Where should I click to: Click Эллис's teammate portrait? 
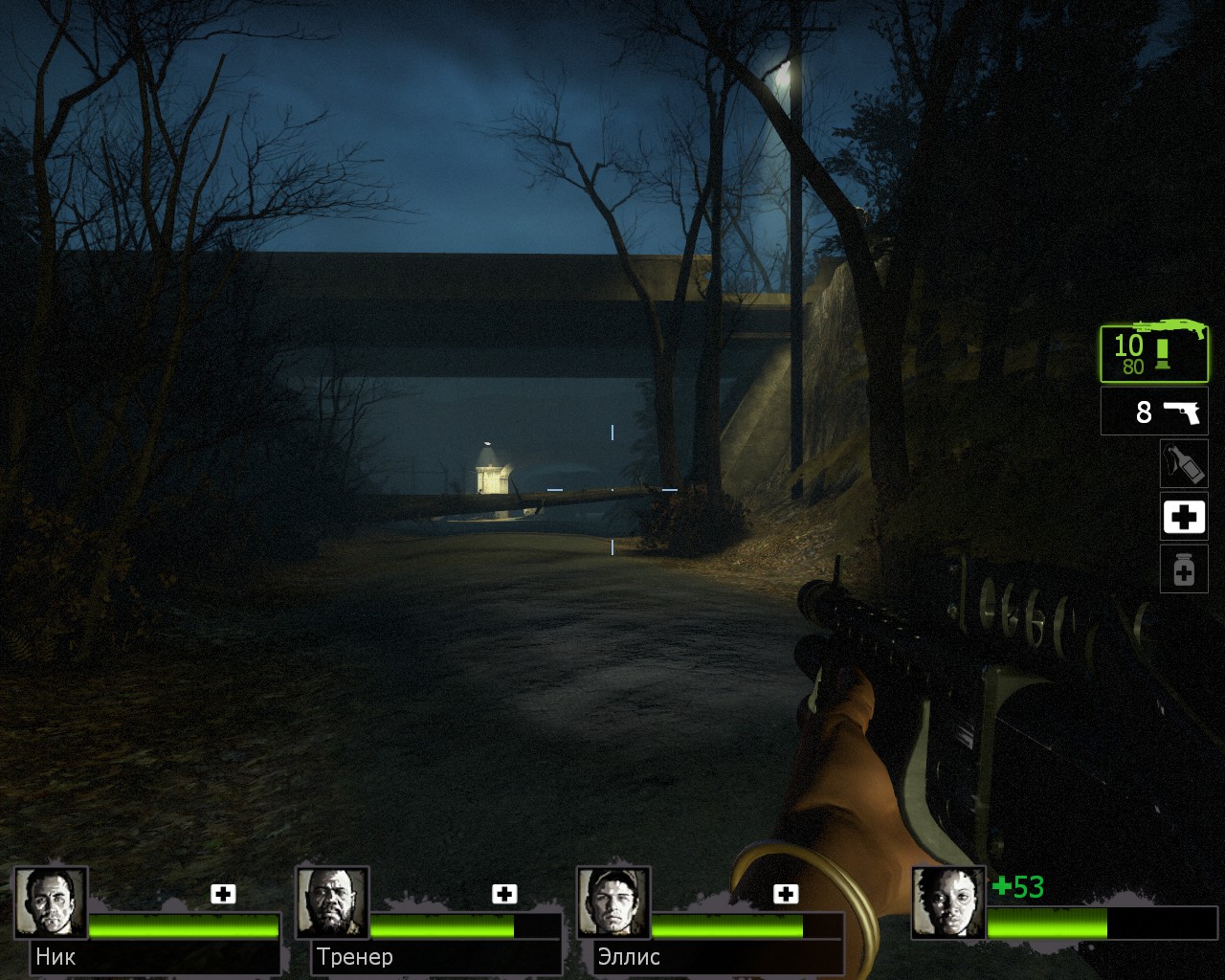613,902
